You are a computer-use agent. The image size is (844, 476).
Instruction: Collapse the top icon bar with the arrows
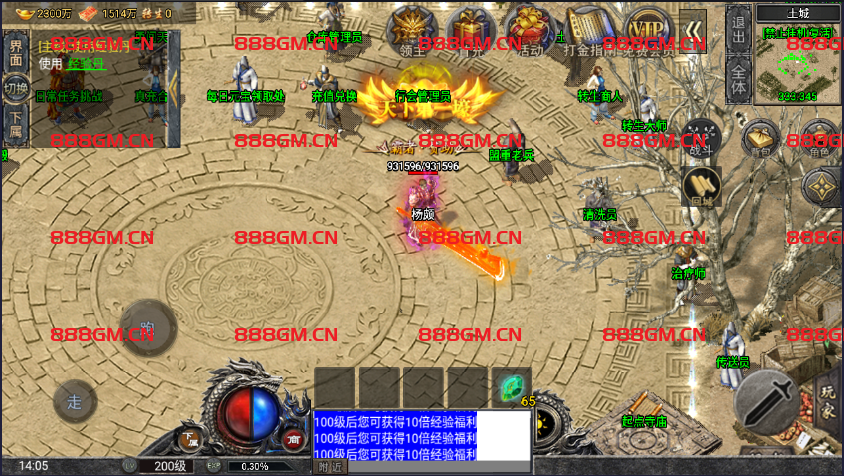click(x=692, y=29)
